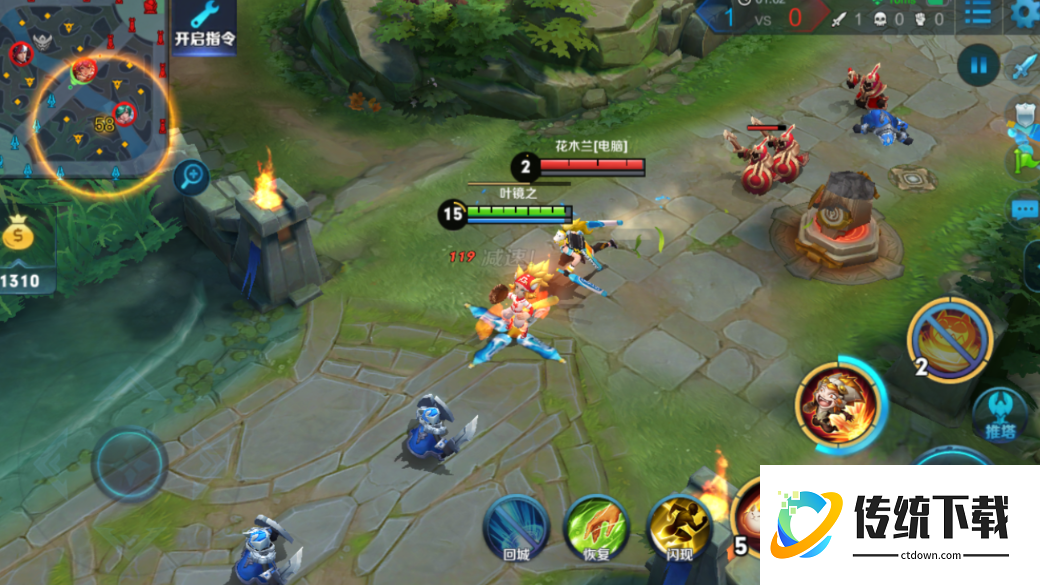Click the minimap magnifier zoom button

(190, 179)
